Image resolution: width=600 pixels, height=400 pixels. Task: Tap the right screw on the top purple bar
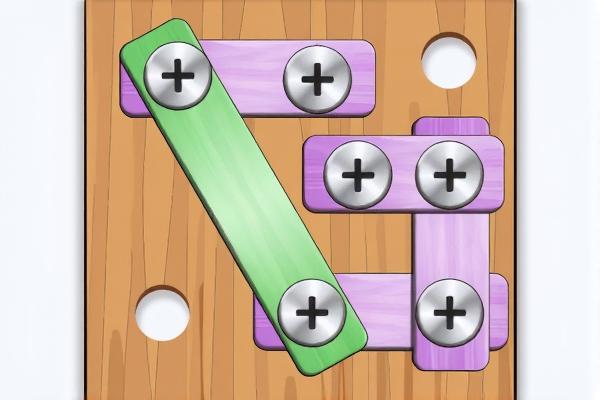(317, 78)
